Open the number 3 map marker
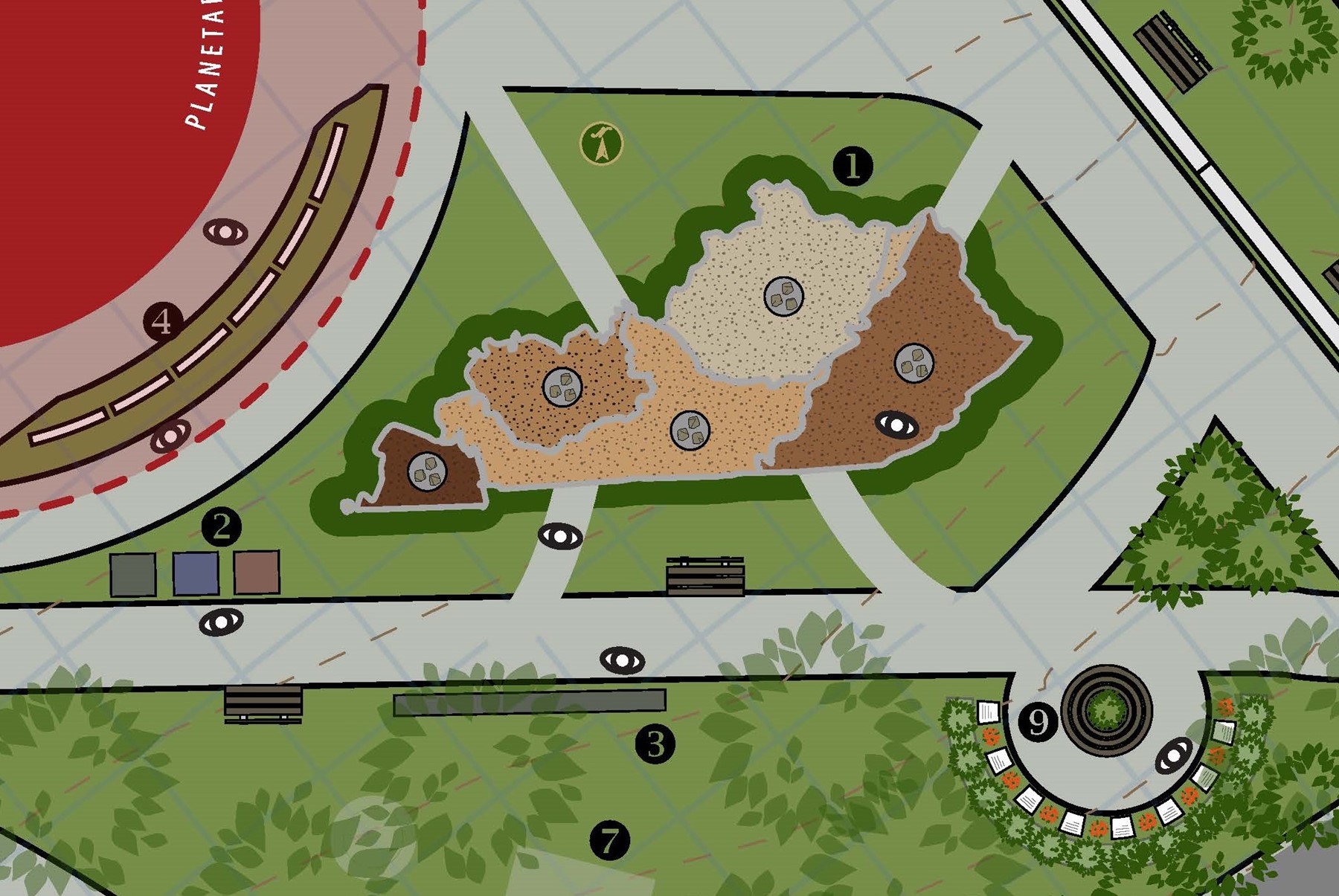This screenshot has height=896, width=1339. 655,744
